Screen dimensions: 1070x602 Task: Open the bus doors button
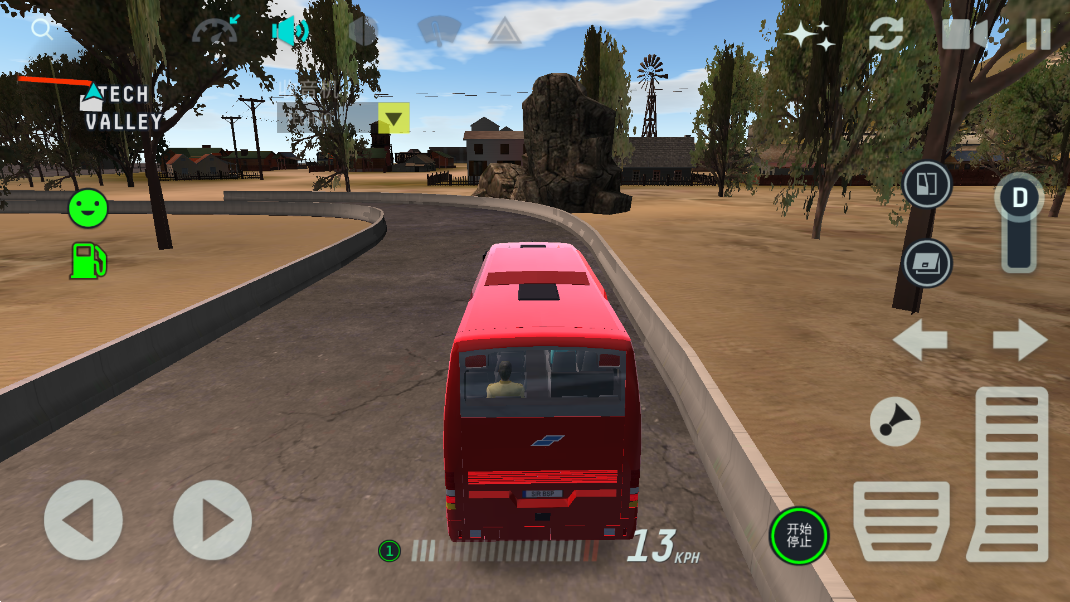[x=927, y=184]
